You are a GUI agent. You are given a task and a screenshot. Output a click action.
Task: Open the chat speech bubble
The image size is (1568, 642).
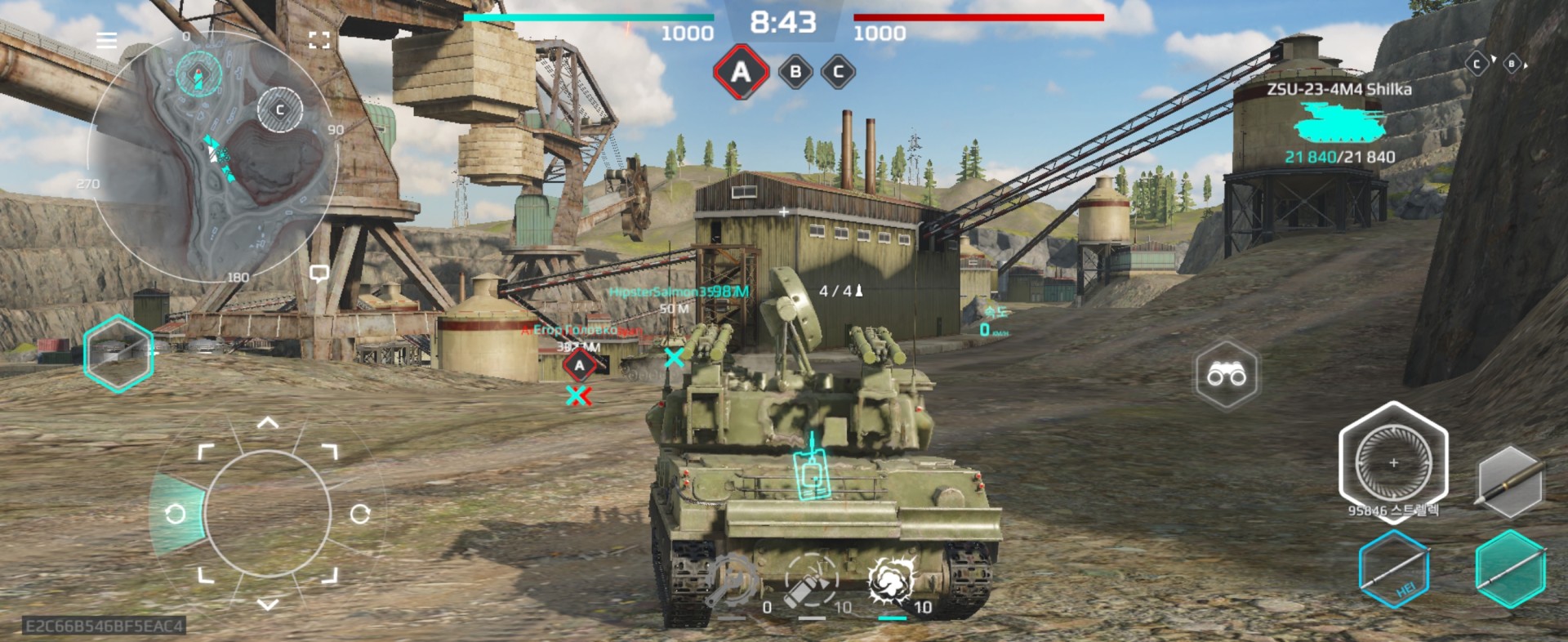click(x=319, y=274)
